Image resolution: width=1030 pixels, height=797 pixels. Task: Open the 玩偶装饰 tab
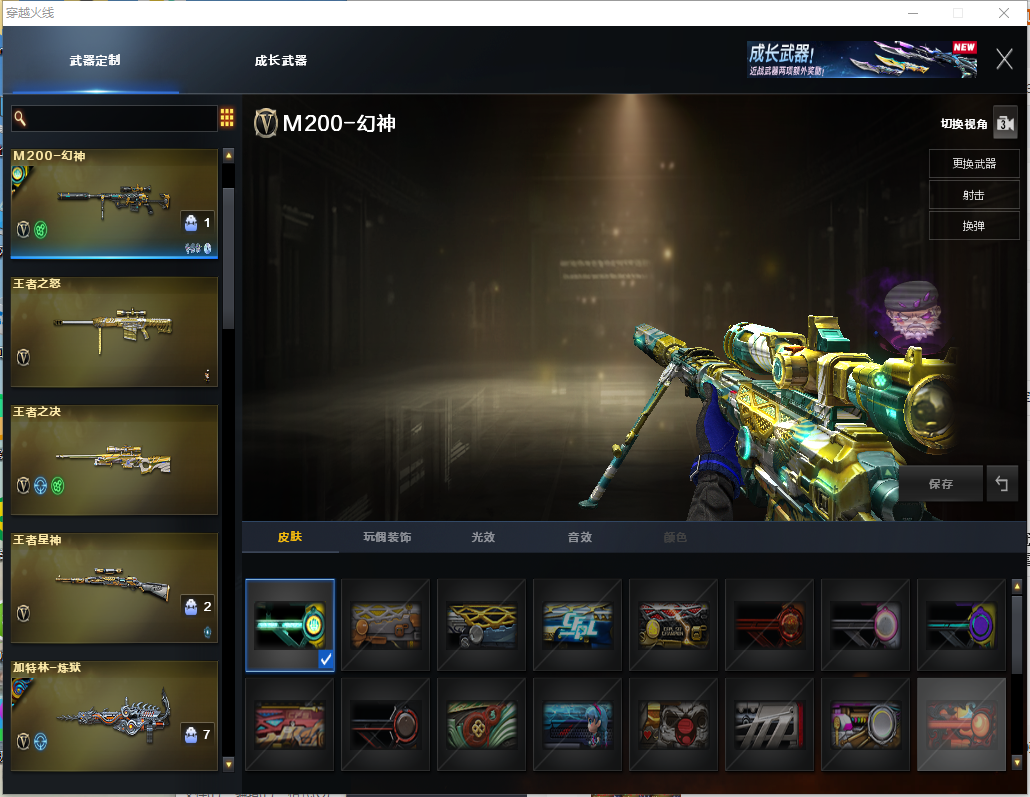387,537
